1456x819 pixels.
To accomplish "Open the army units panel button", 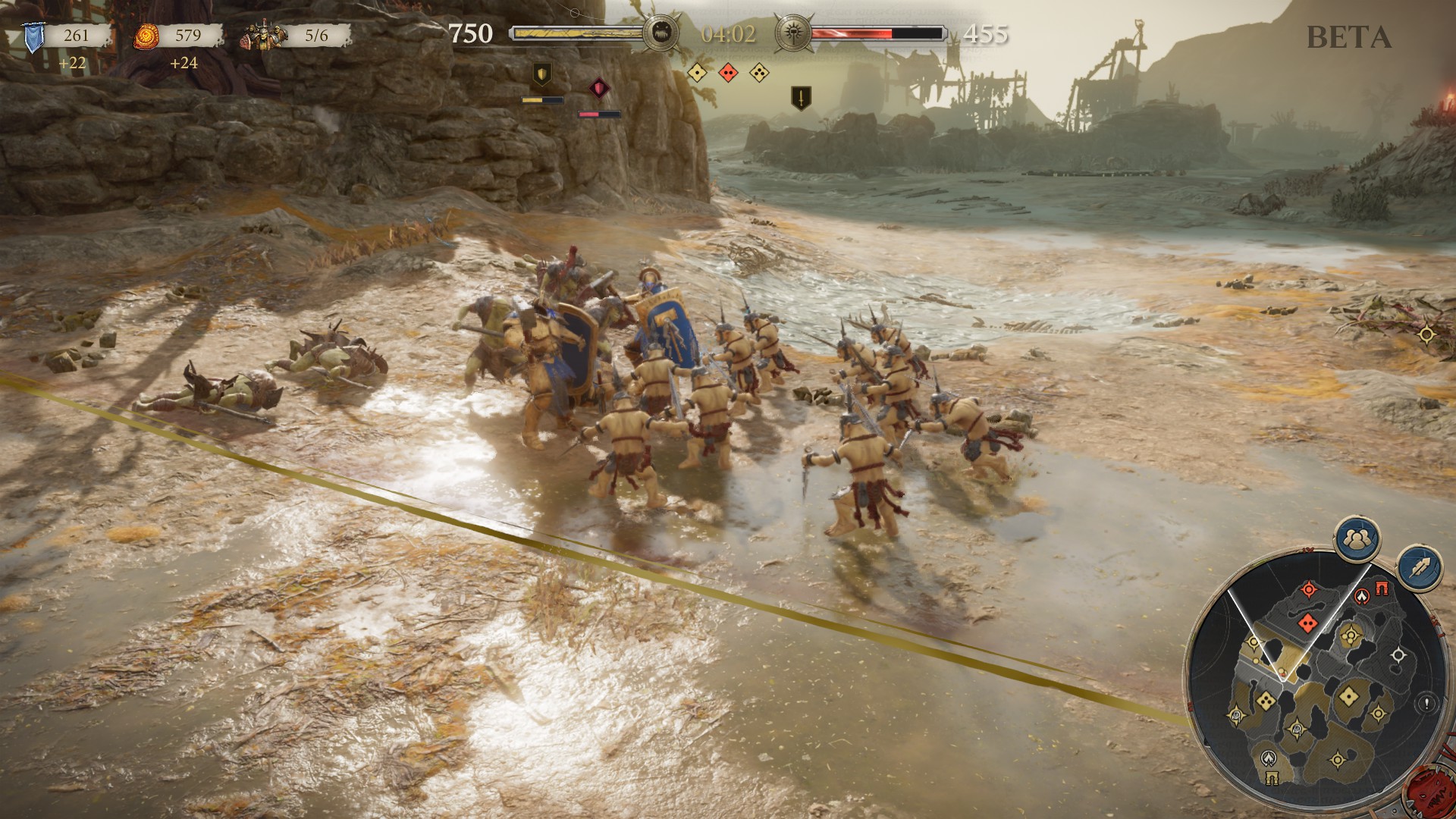I will click(1357, 538).
